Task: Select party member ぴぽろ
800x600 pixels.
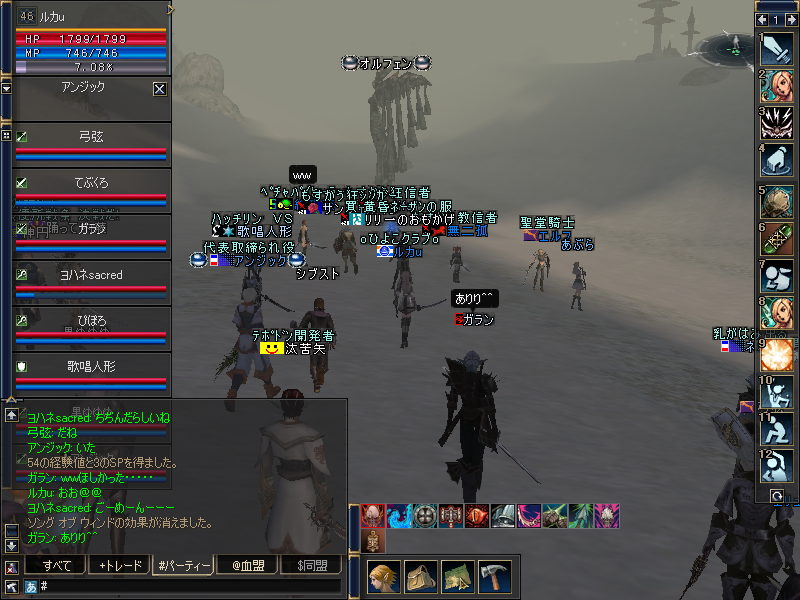Action: click(90, 320)
